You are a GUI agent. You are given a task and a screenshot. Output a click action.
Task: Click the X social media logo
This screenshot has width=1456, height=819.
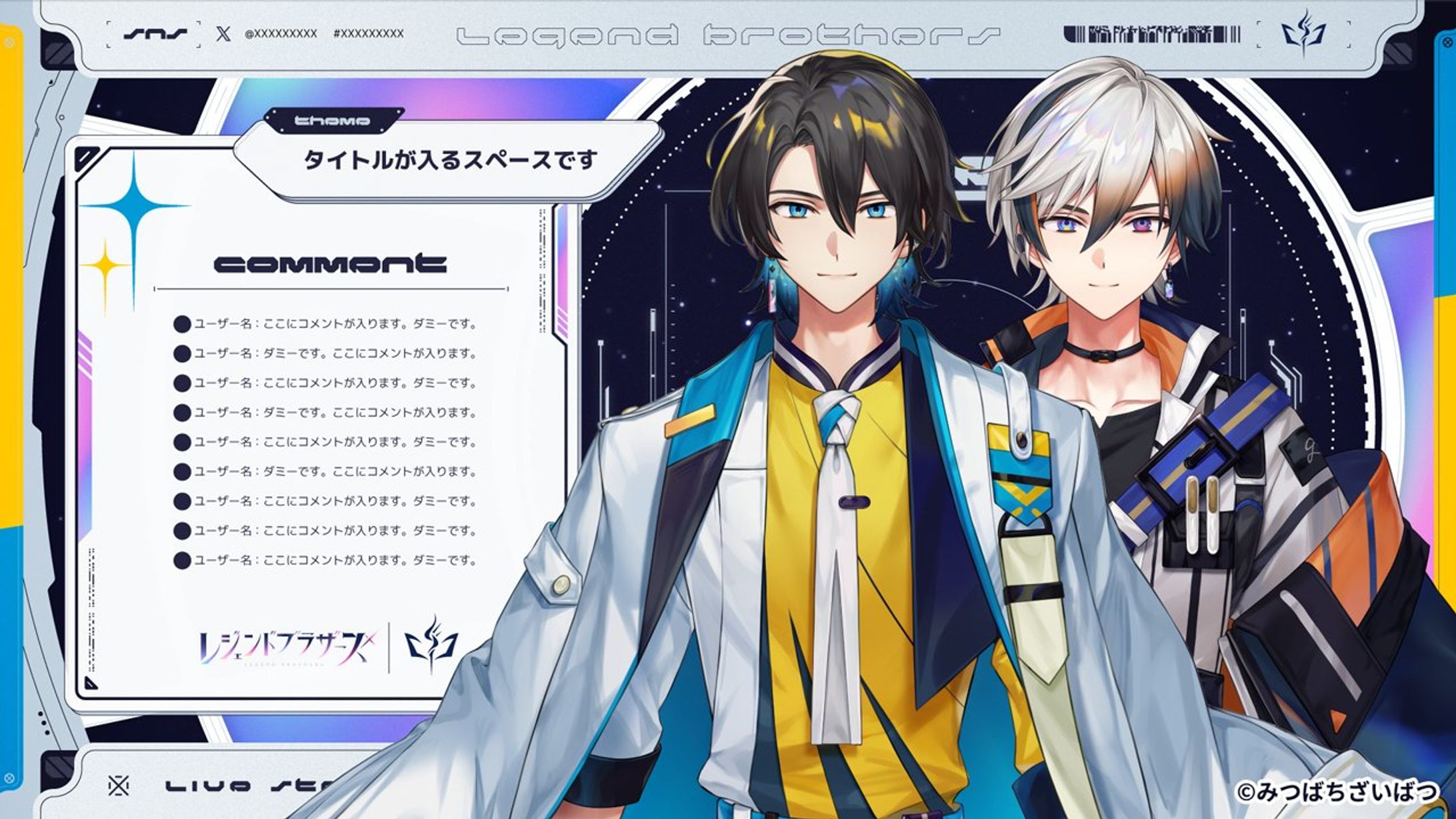point(223,33)
